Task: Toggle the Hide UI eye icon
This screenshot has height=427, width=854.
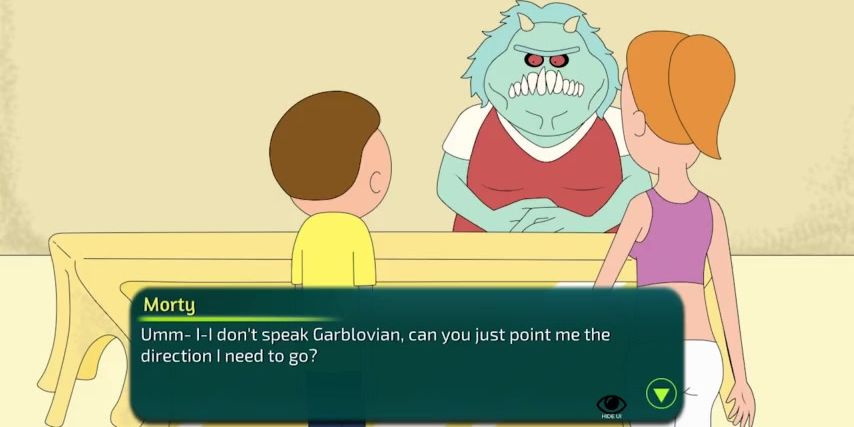Action: (610, 402)
